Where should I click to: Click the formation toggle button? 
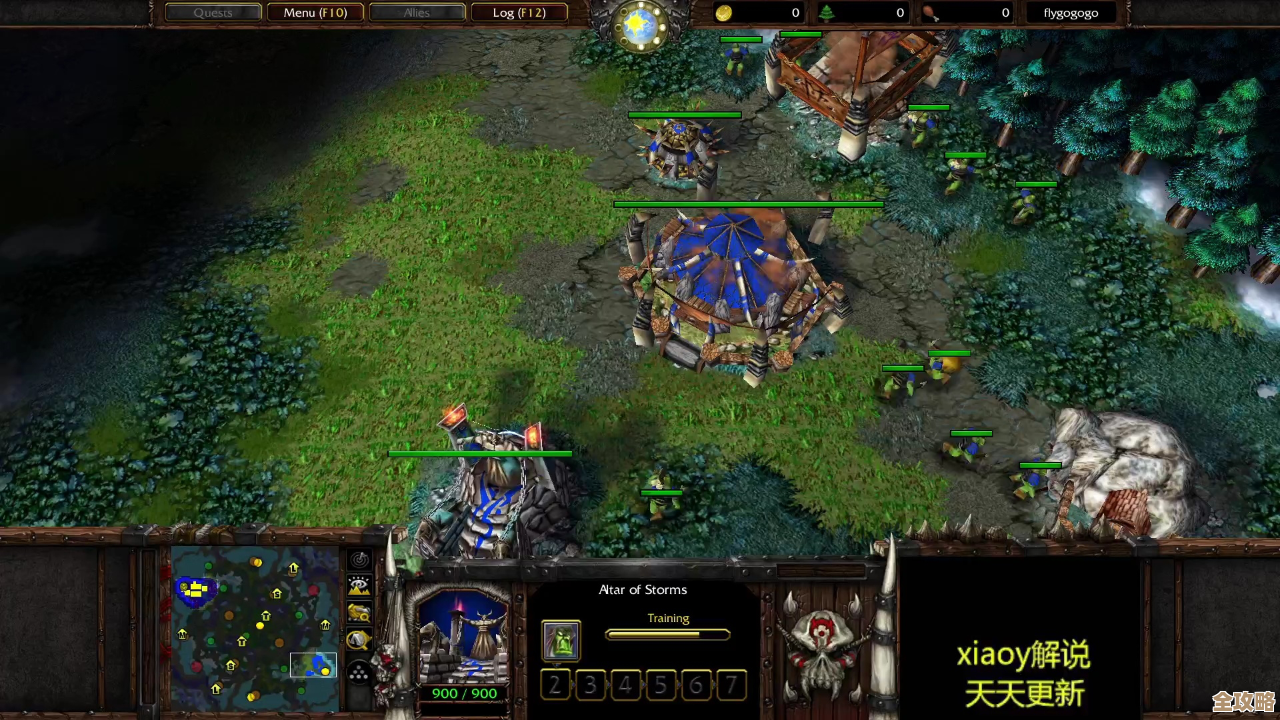pos(358,672)
